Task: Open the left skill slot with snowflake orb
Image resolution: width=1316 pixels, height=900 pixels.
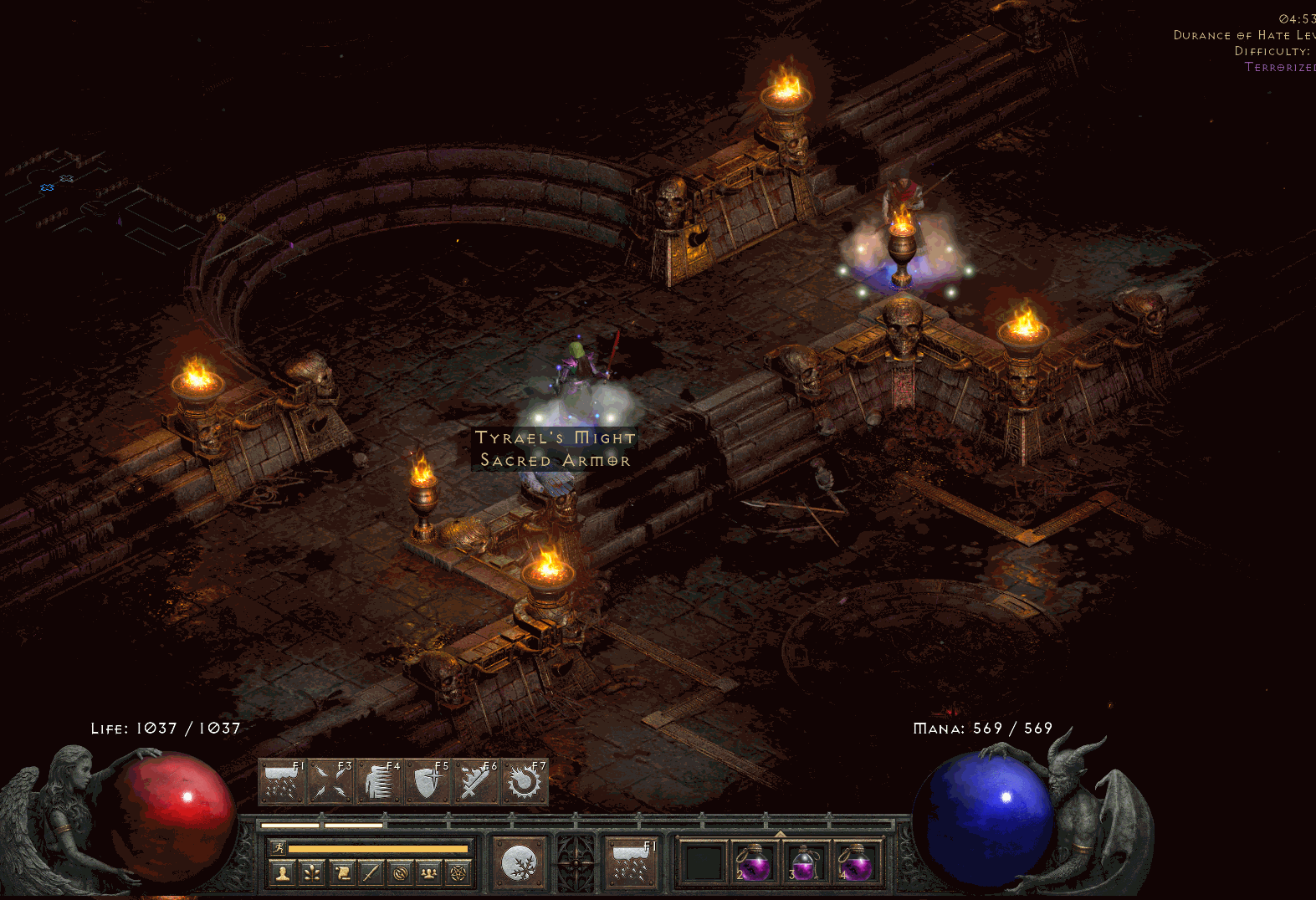Action: pyautogui.click(x=518, y=862)
